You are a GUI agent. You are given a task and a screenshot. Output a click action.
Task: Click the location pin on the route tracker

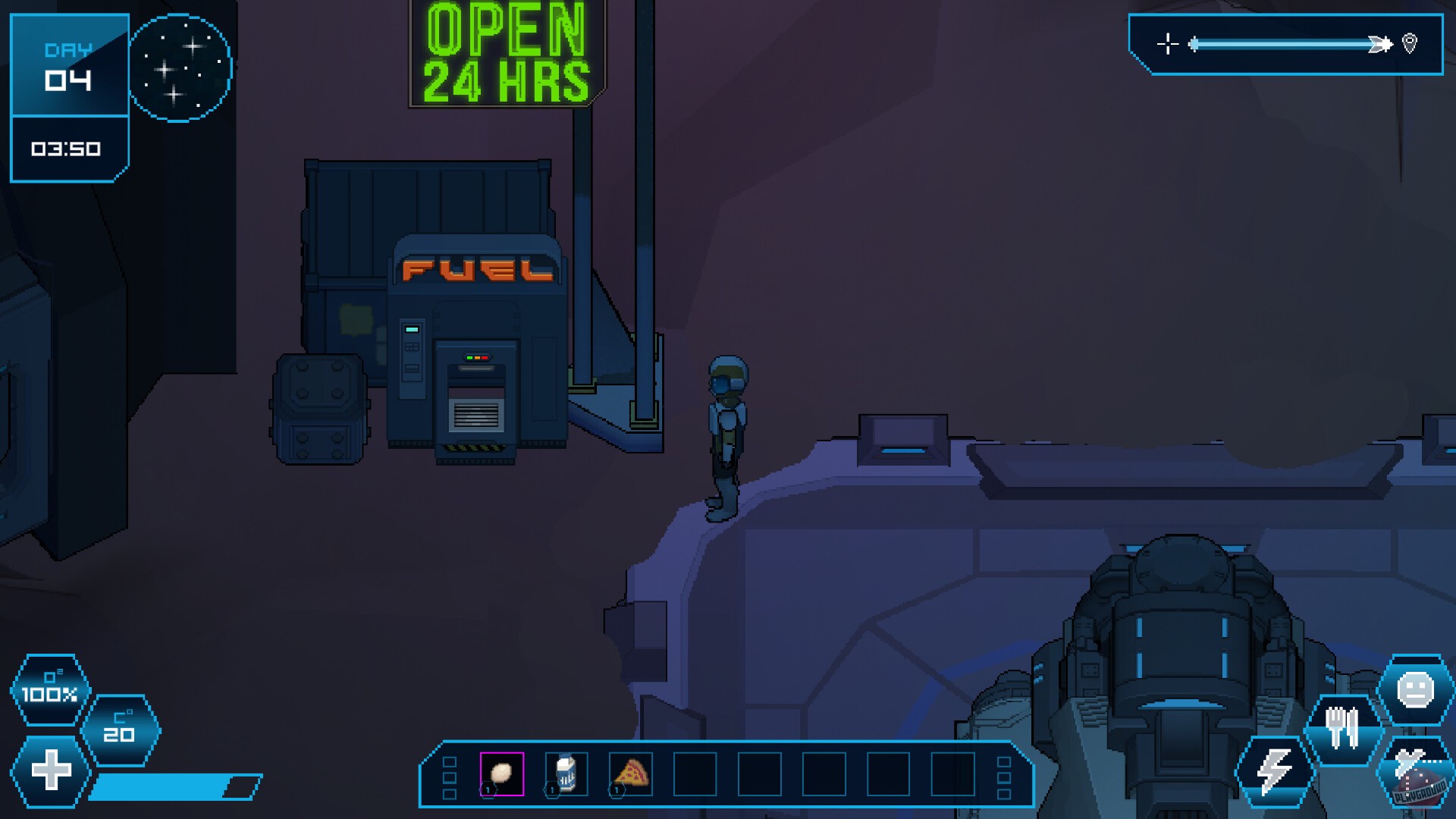coord(1407,44)
